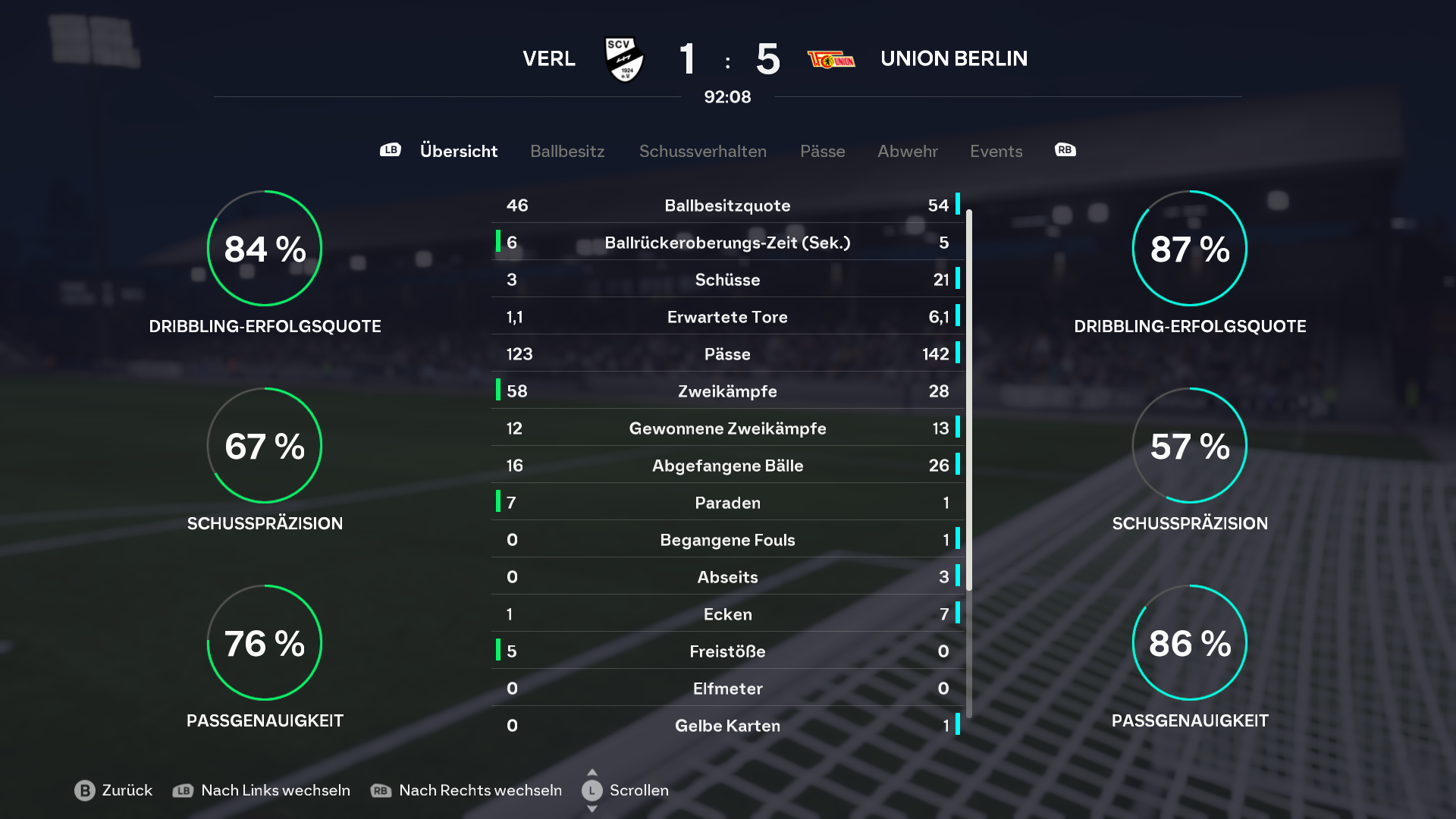Switch to the Ballbesitz tab
This screenshot has width=1456, height=819.
(567, 151)
